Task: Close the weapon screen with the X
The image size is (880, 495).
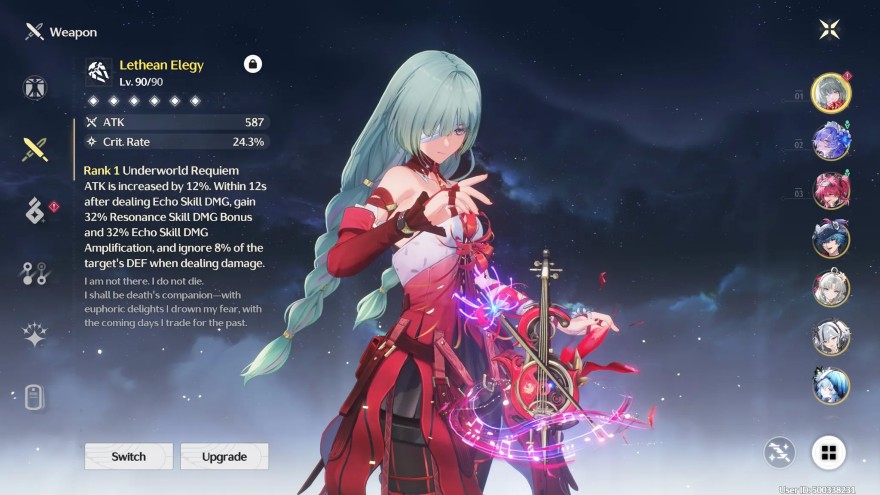Action: coord(829,29)
